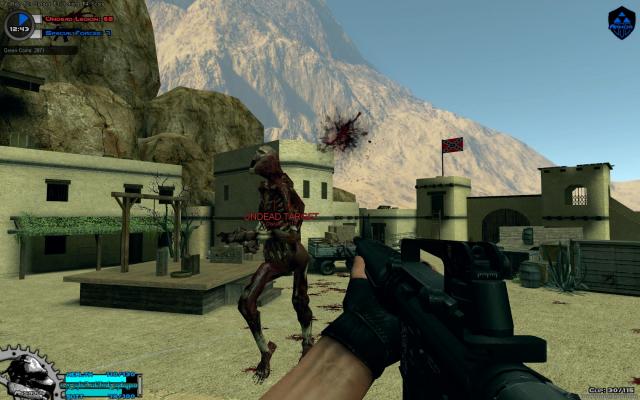Select the helmeted soldier portrait in gear frame
640x400 pixels.
(27, 376)
